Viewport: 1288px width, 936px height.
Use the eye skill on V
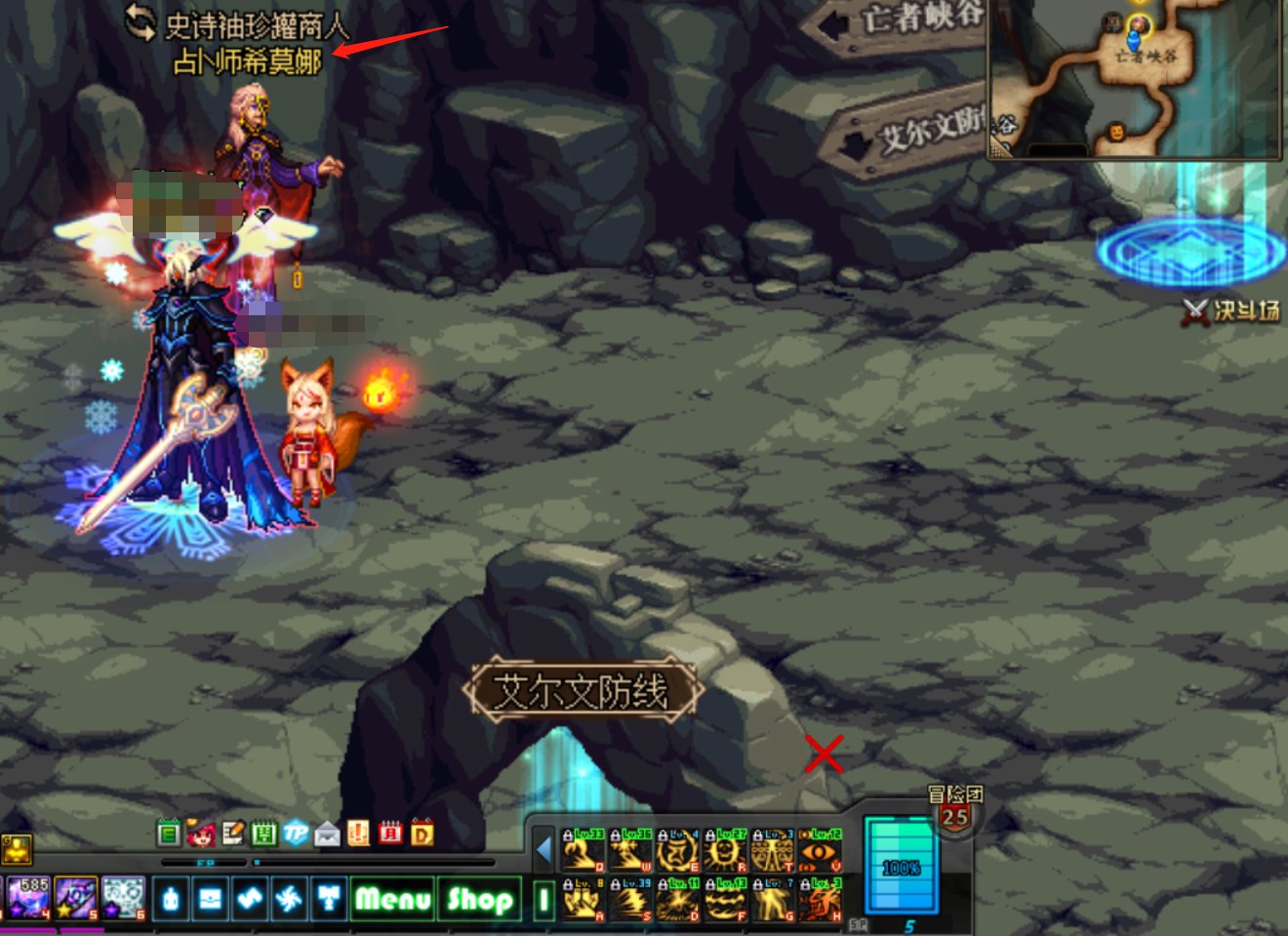pyautogui.click(x=820, y=851)
